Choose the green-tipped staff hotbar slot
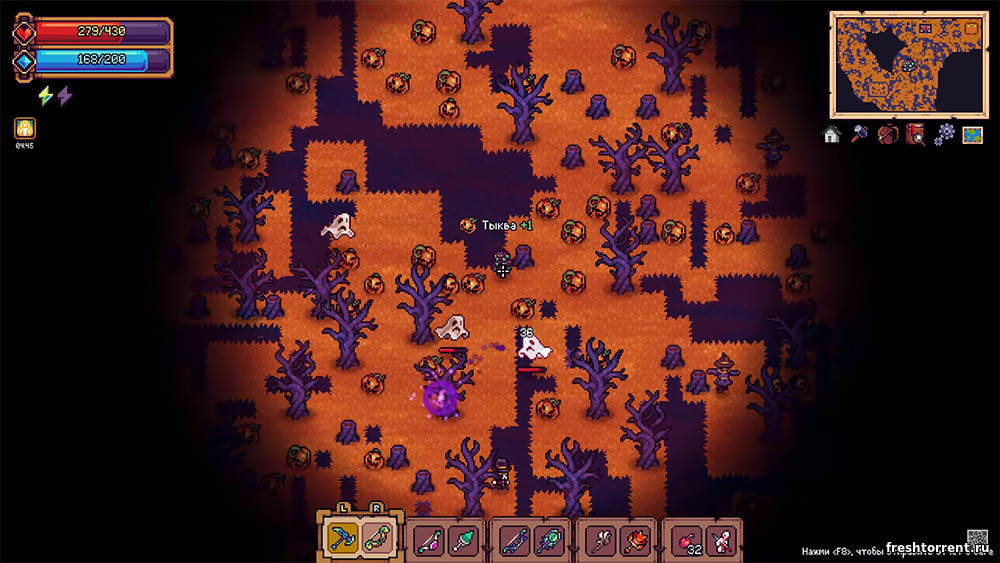The image size is (1000, 563). point(463,541)
